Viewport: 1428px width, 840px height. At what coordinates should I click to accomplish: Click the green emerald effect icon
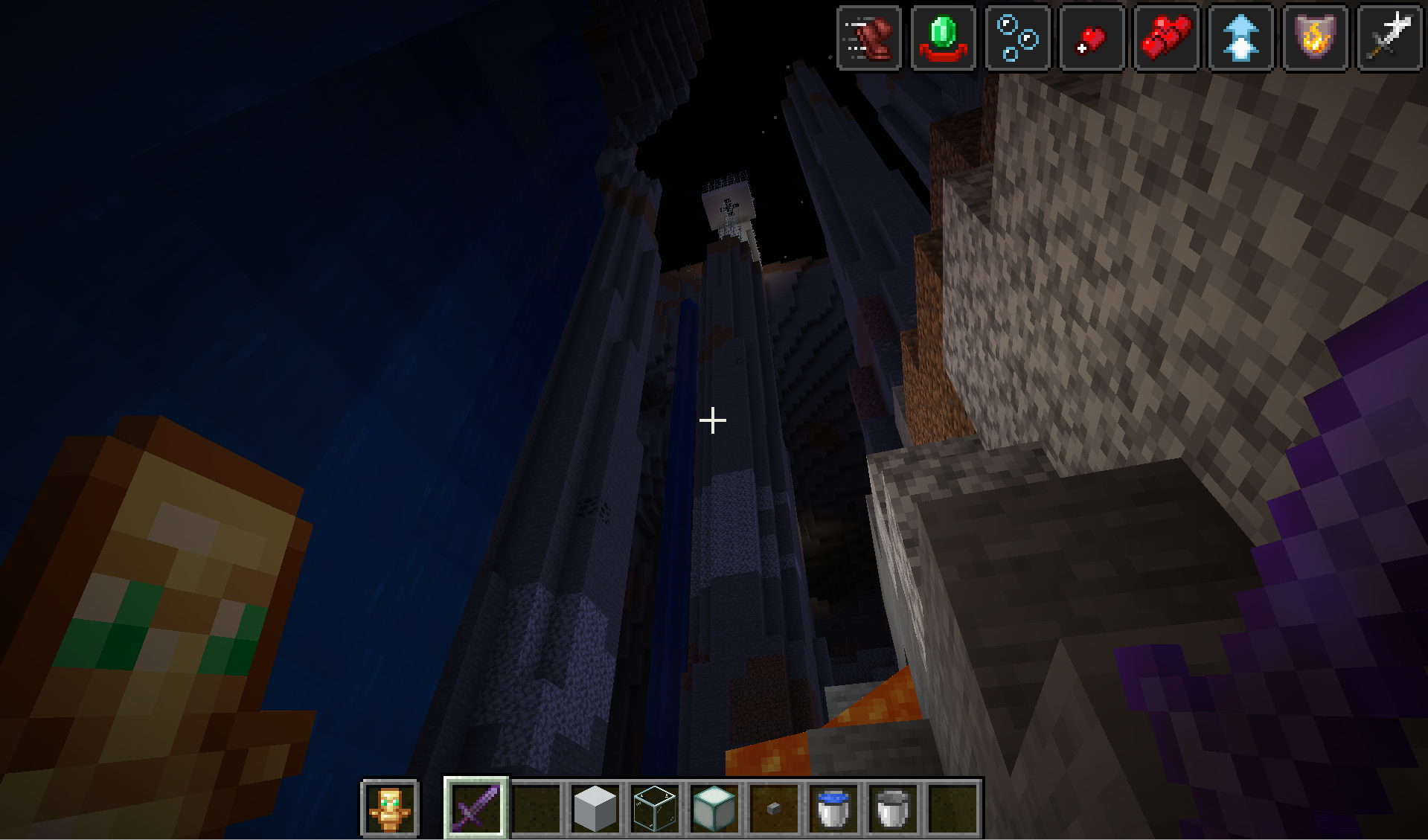[944, 38]
